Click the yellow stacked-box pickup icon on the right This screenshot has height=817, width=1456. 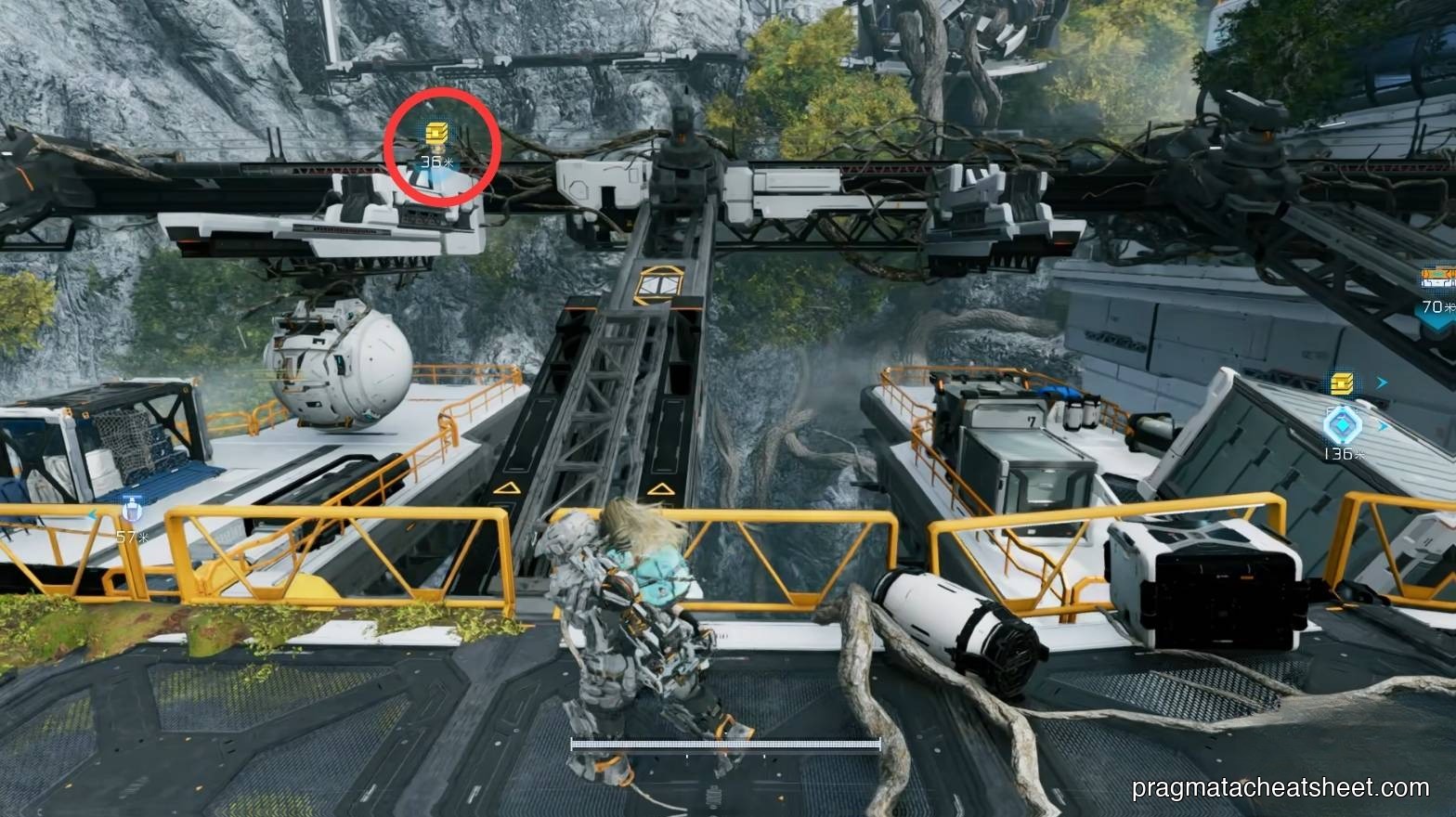click(1341, 383)
